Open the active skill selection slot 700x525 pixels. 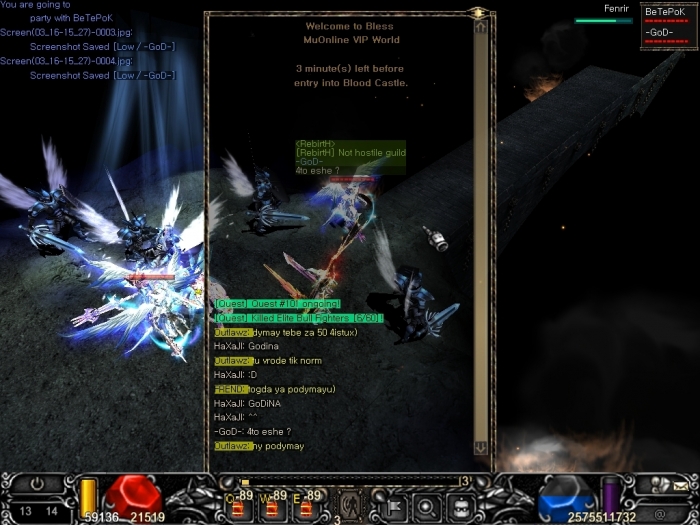pyautogui.click(x=351, y=503)
